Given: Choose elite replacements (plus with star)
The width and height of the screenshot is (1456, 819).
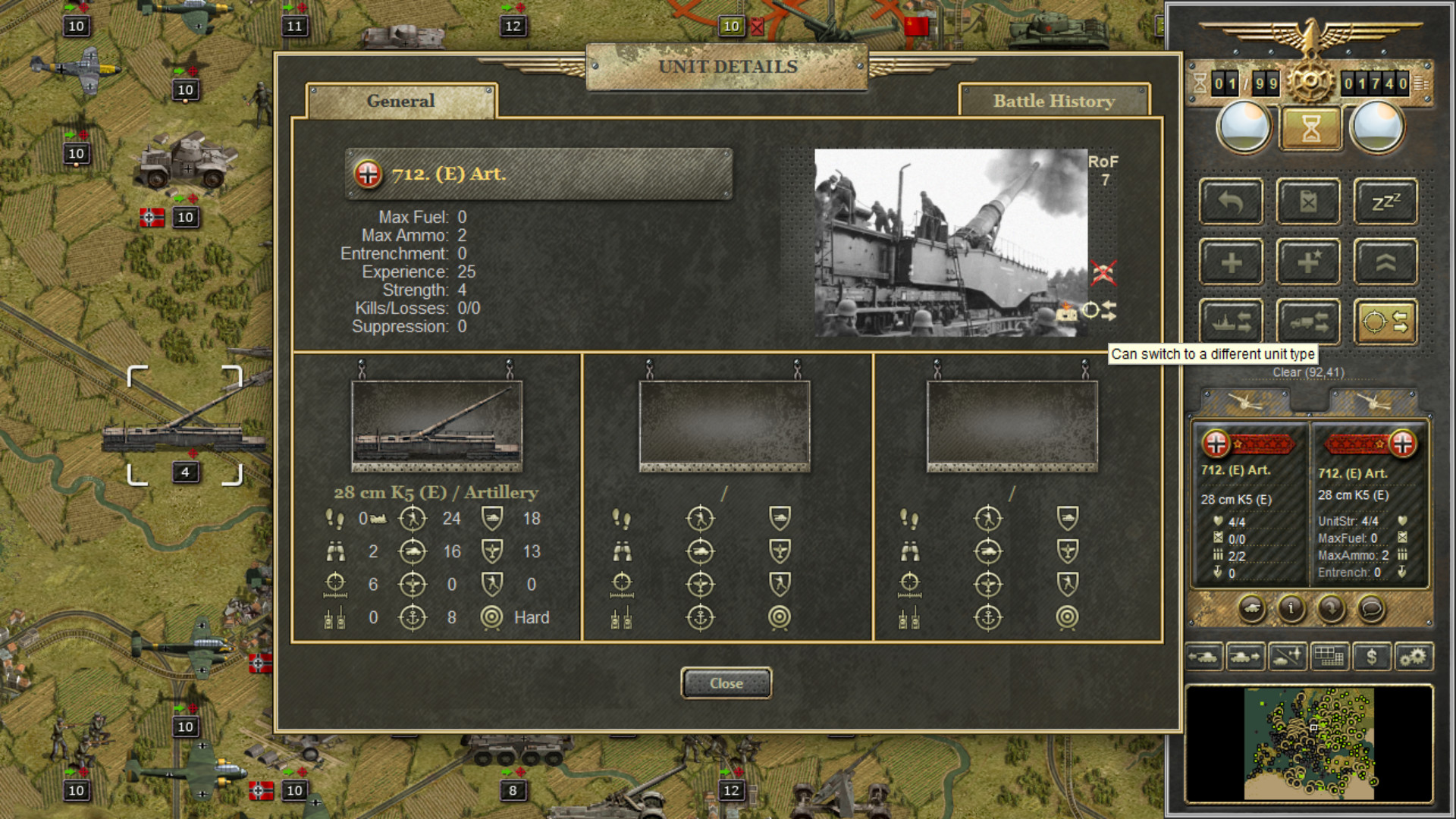Looking at the screenshot, I should point(1308,262).
